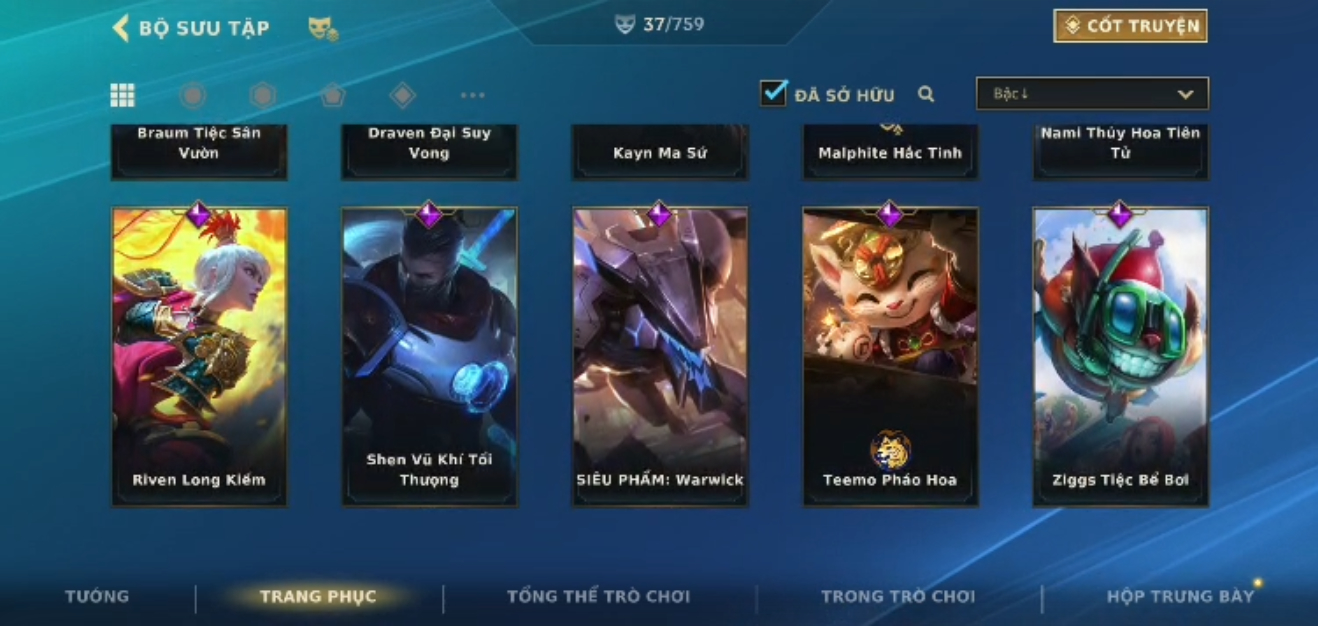Open the three-dots more filters option
This screenshot has height=626, width=1318.
pos(472,95)
